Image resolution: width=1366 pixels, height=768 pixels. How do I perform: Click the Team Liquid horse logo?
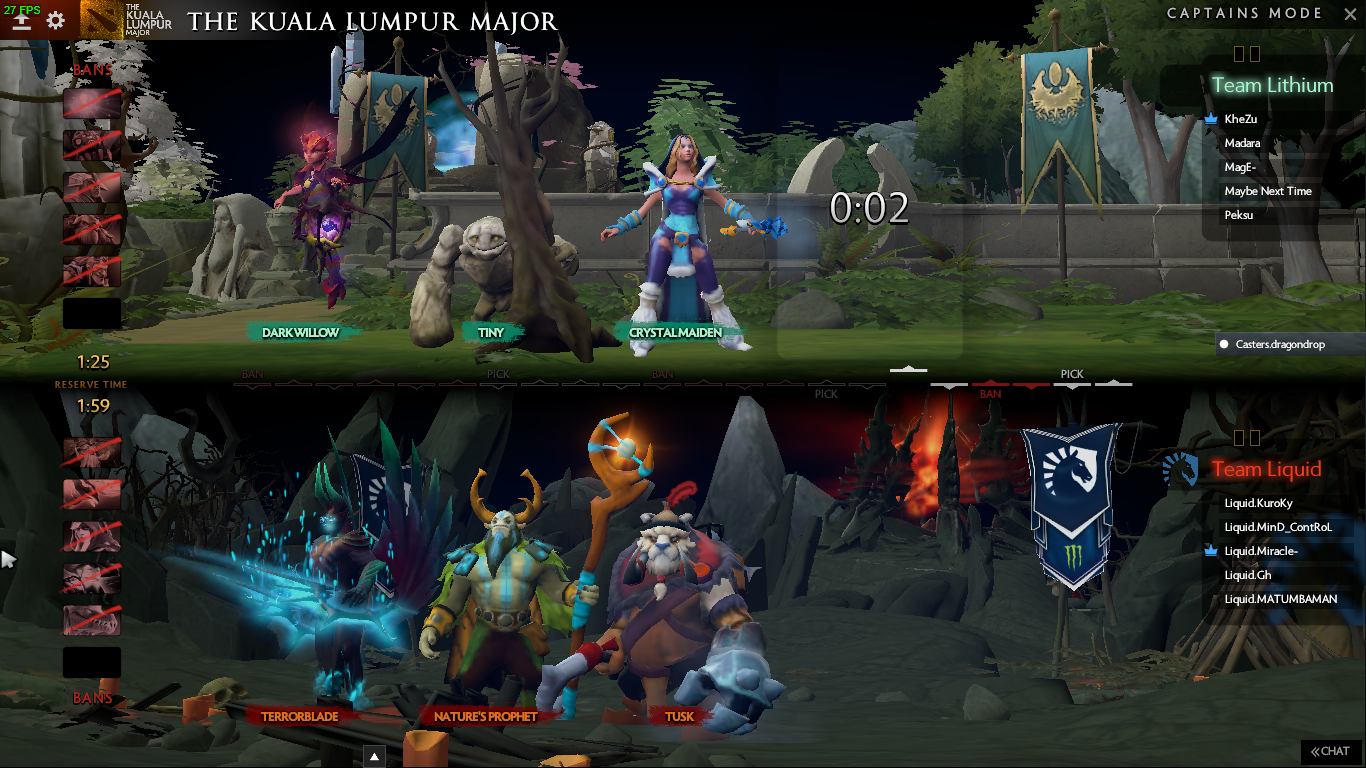tap(1181, 468)
